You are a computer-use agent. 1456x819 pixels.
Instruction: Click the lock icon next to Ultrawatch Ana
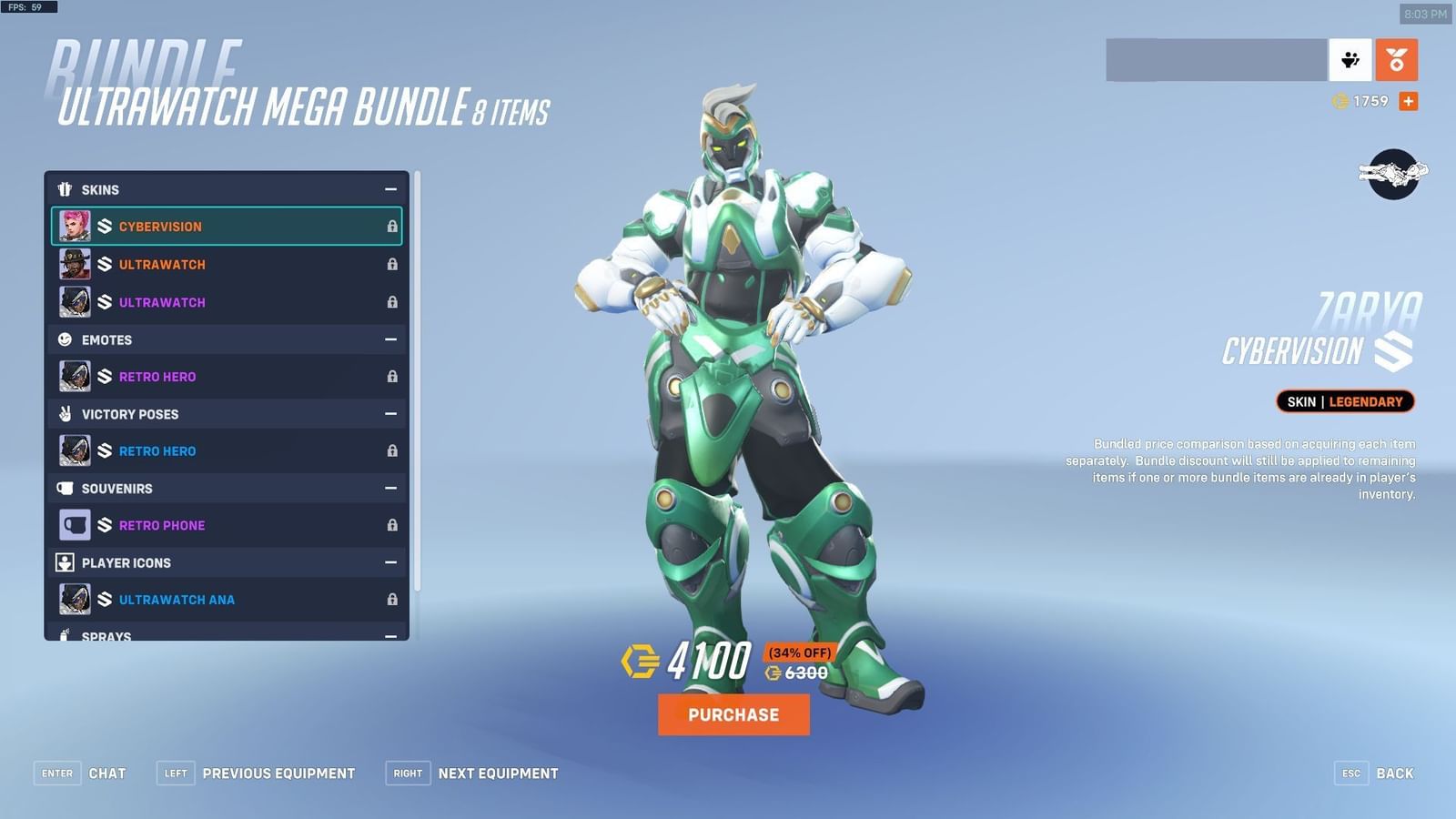tap(391, 600)
